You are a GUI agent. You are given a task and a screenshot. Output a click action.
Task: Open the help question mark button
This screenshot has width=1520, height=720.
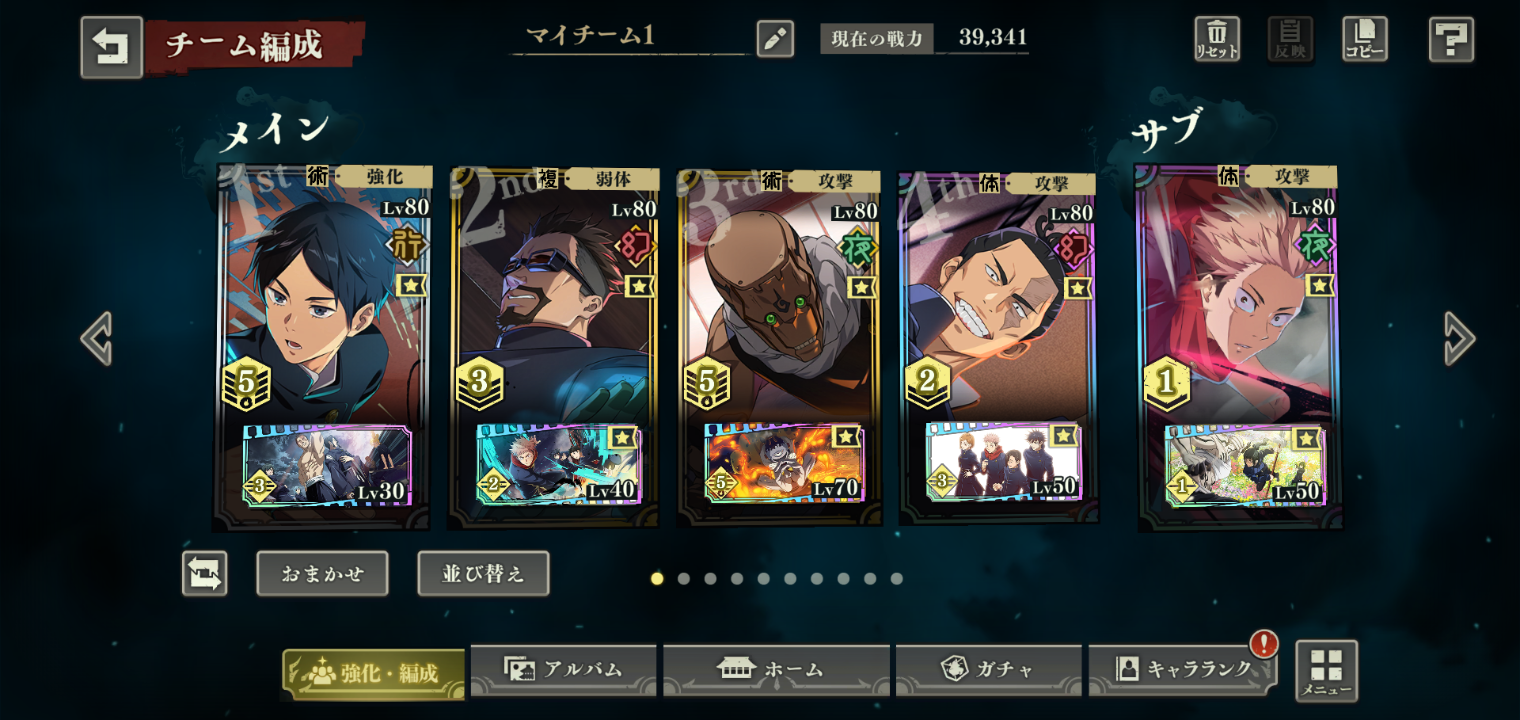pos(1451,39)
